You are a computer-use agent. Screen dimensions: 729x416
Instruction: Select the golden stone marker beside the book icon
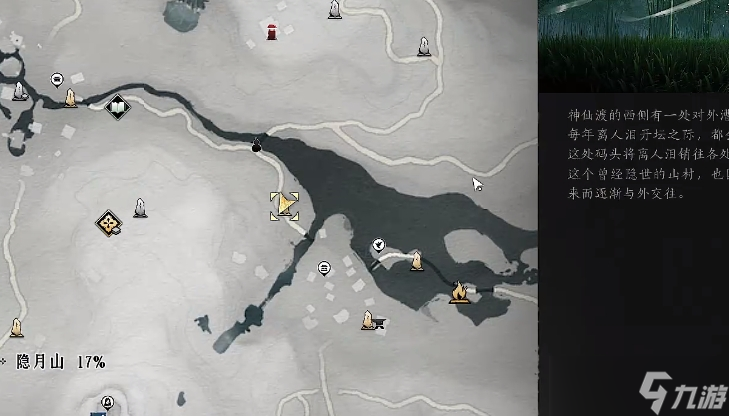click(71, 98)
